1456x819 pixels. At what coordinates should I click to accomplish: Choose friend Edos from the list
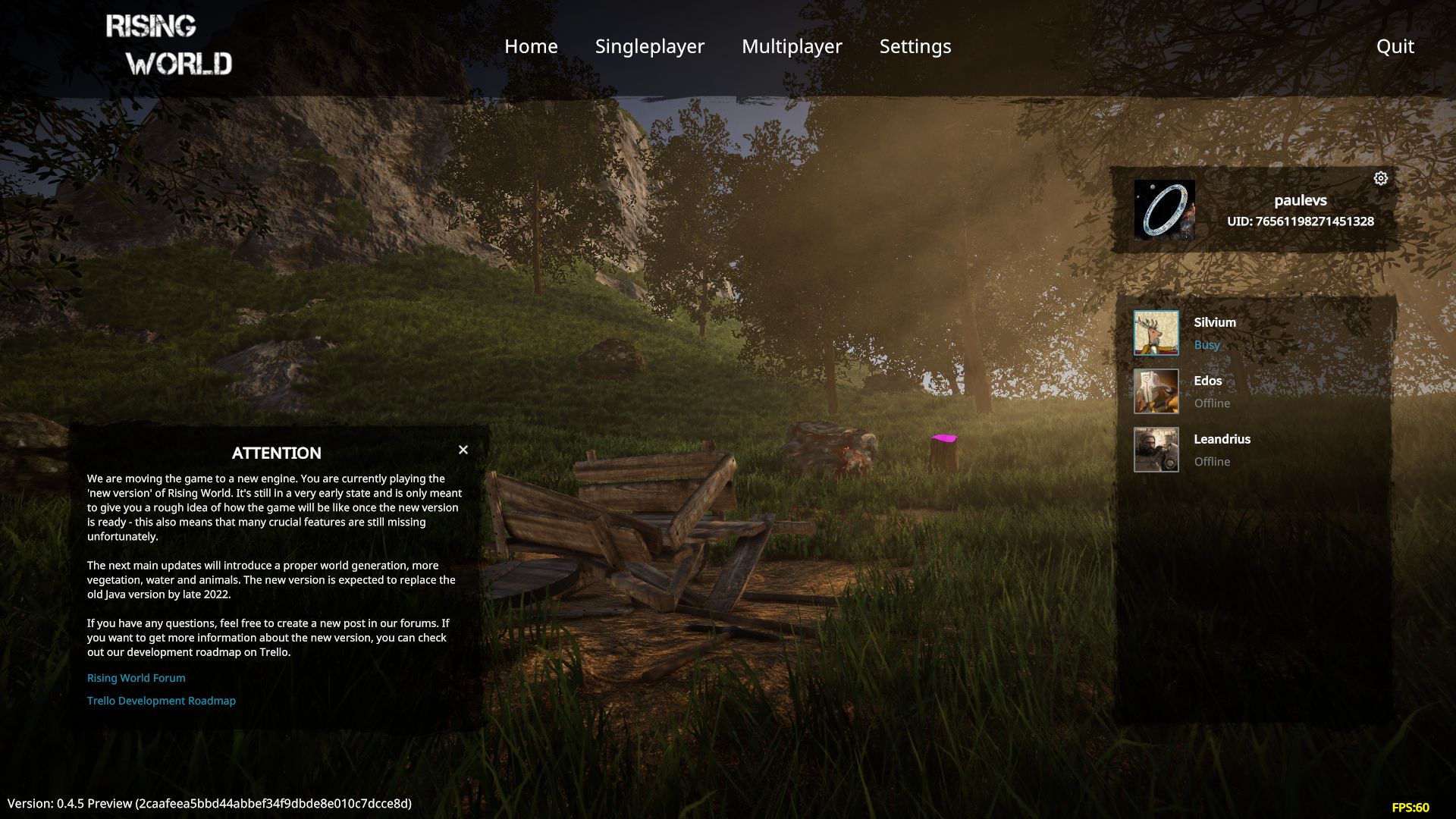click(x=1207, y=391)
